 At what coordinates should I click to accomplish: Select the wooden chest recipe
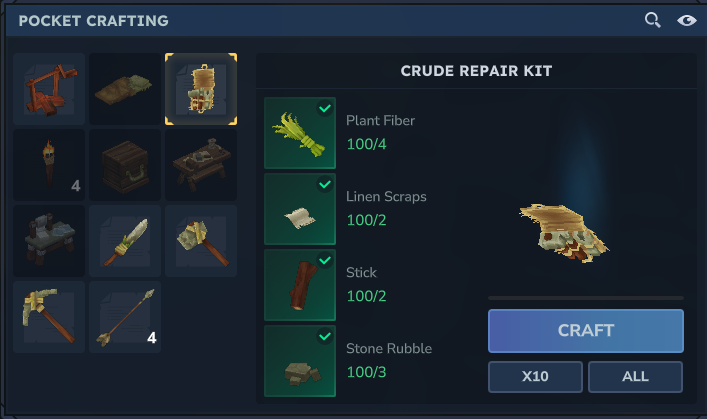point(125,165)
